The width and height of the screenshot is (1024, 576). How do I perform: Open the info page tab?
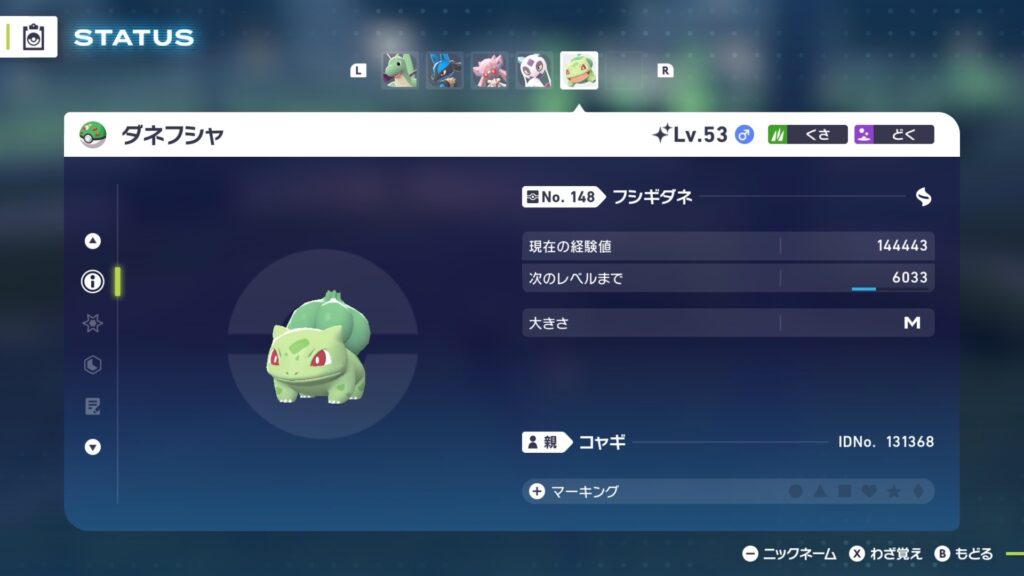click(93, 282)
